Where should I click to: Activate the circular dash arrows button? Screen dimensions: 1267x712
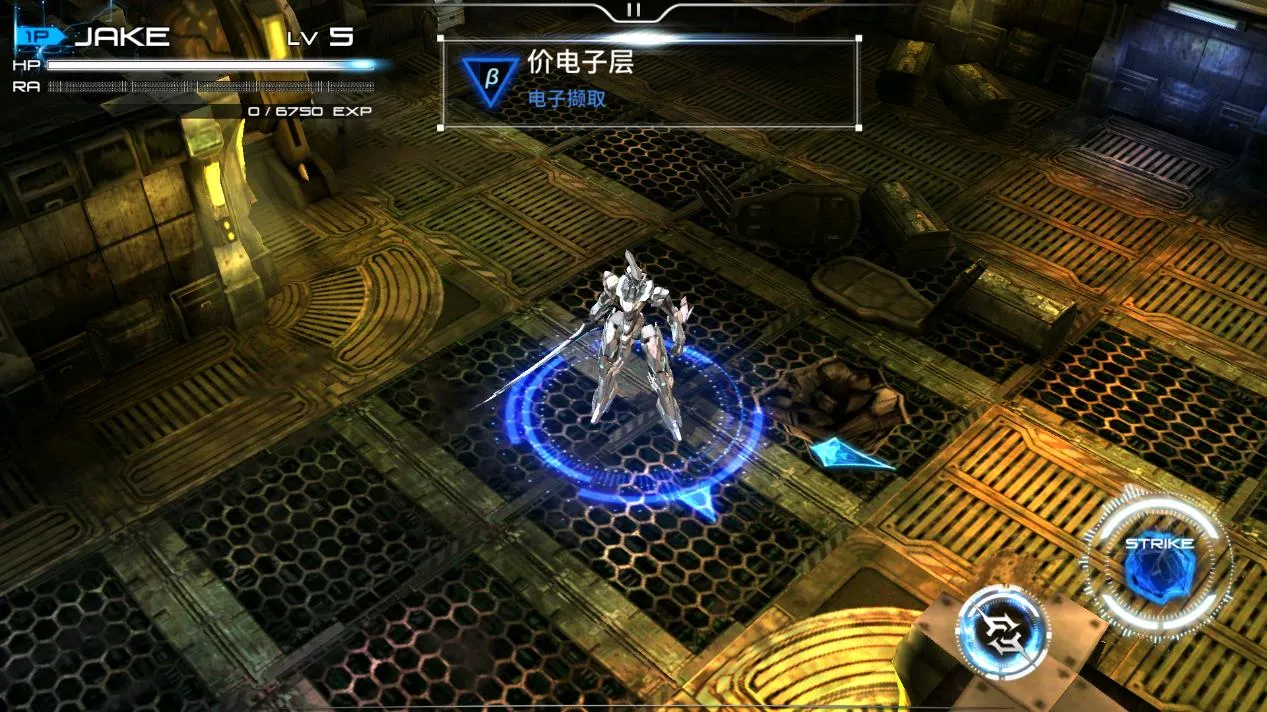1003,634
